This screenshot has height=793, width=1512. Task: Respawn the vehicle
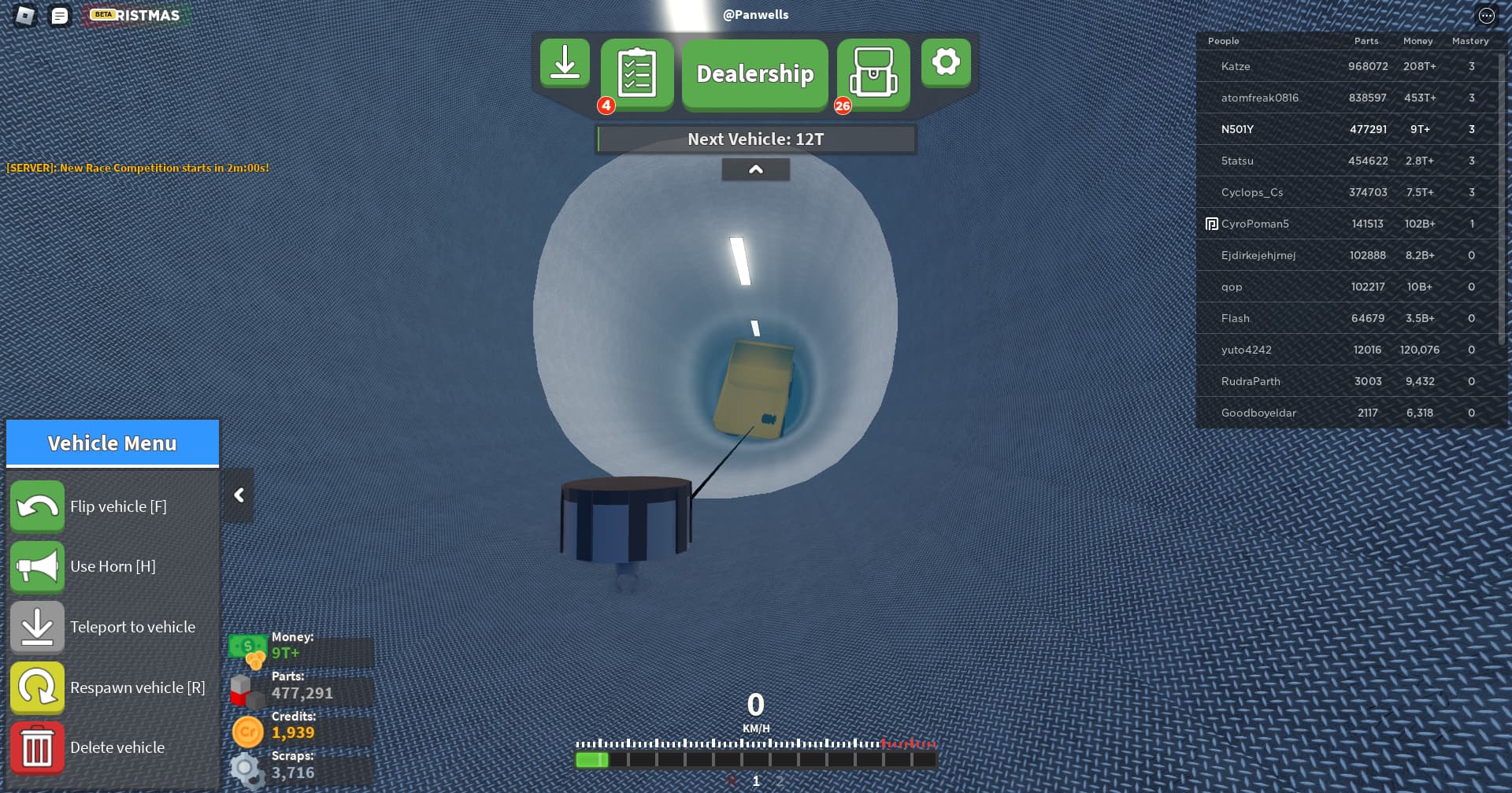(x=37, y=687)
